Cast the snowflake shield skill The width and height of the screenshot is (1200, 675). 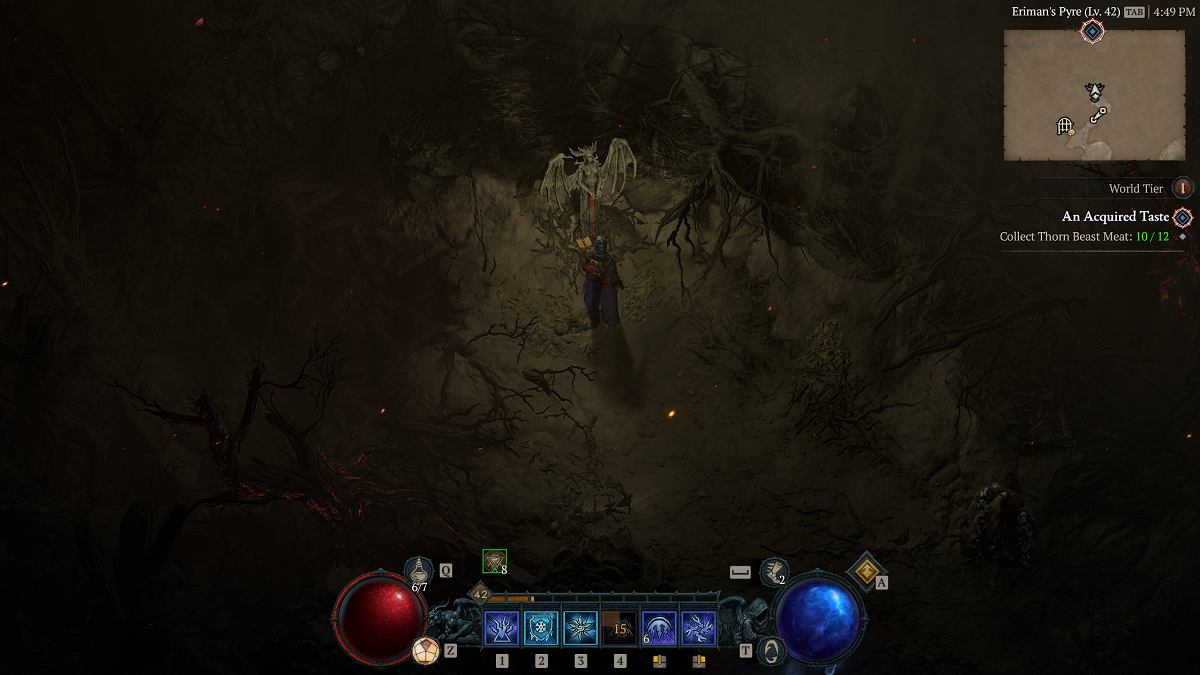541,629
